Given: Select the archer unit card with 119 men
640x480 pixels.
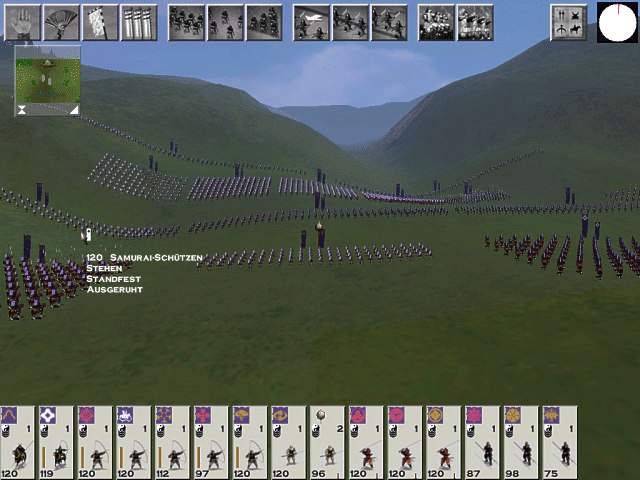Looking at the screenshot, I should [58, 442].
